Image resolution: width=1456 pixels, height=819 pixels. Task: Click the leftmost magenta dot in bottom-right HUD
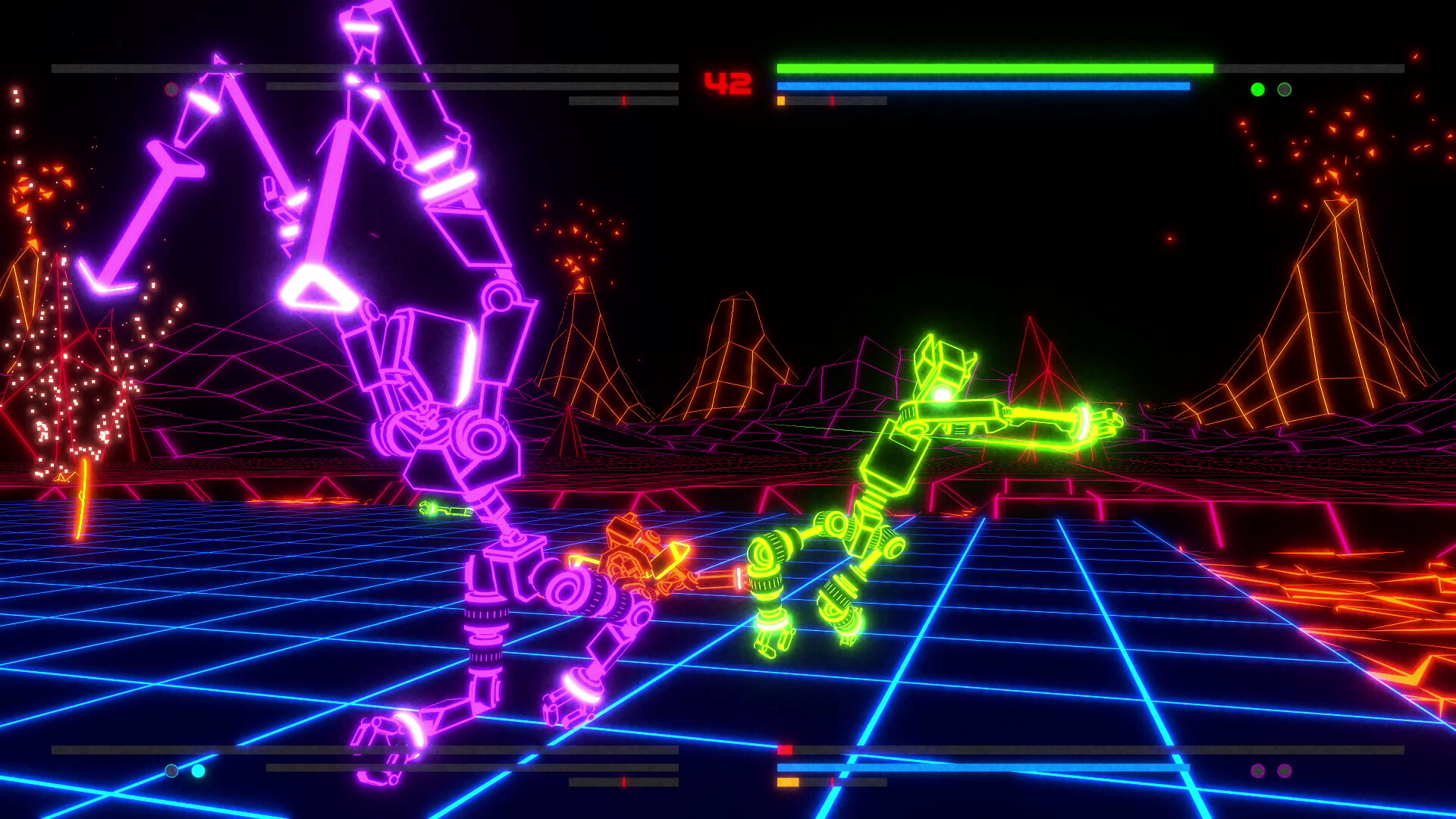1258,770
